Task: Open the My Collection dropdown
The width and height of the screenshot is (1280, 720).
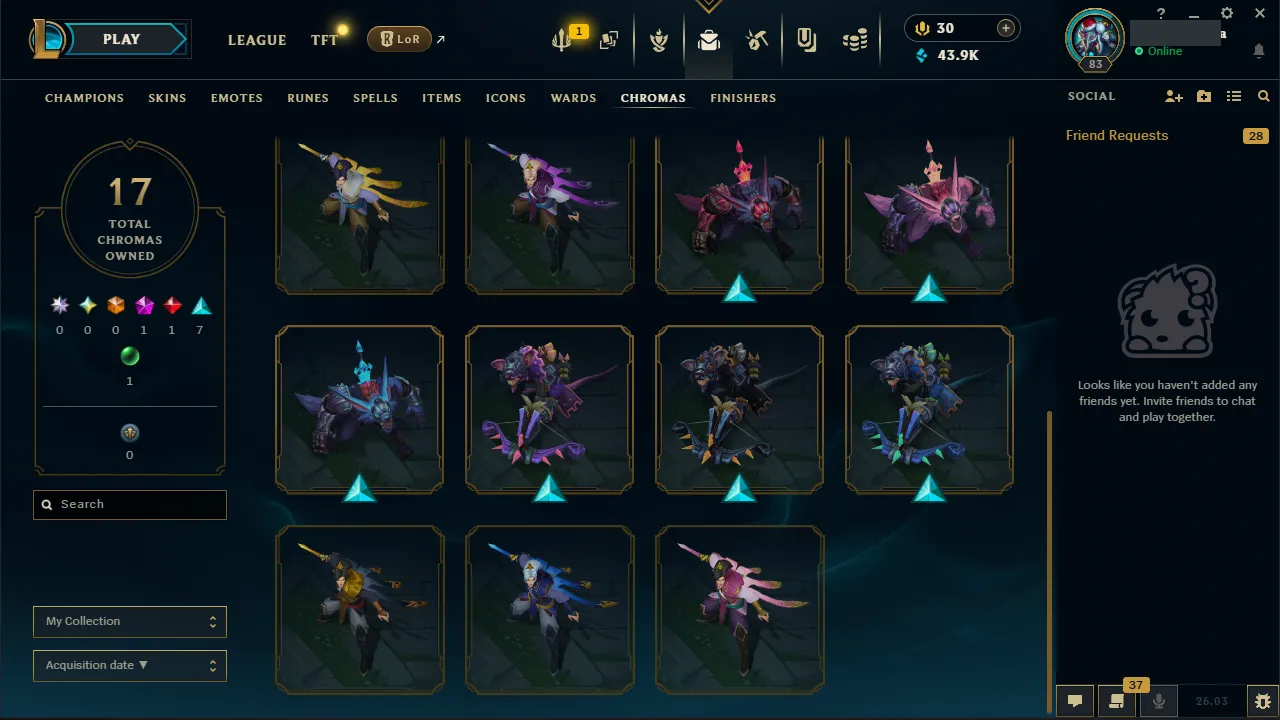Action: pos(129,621)
